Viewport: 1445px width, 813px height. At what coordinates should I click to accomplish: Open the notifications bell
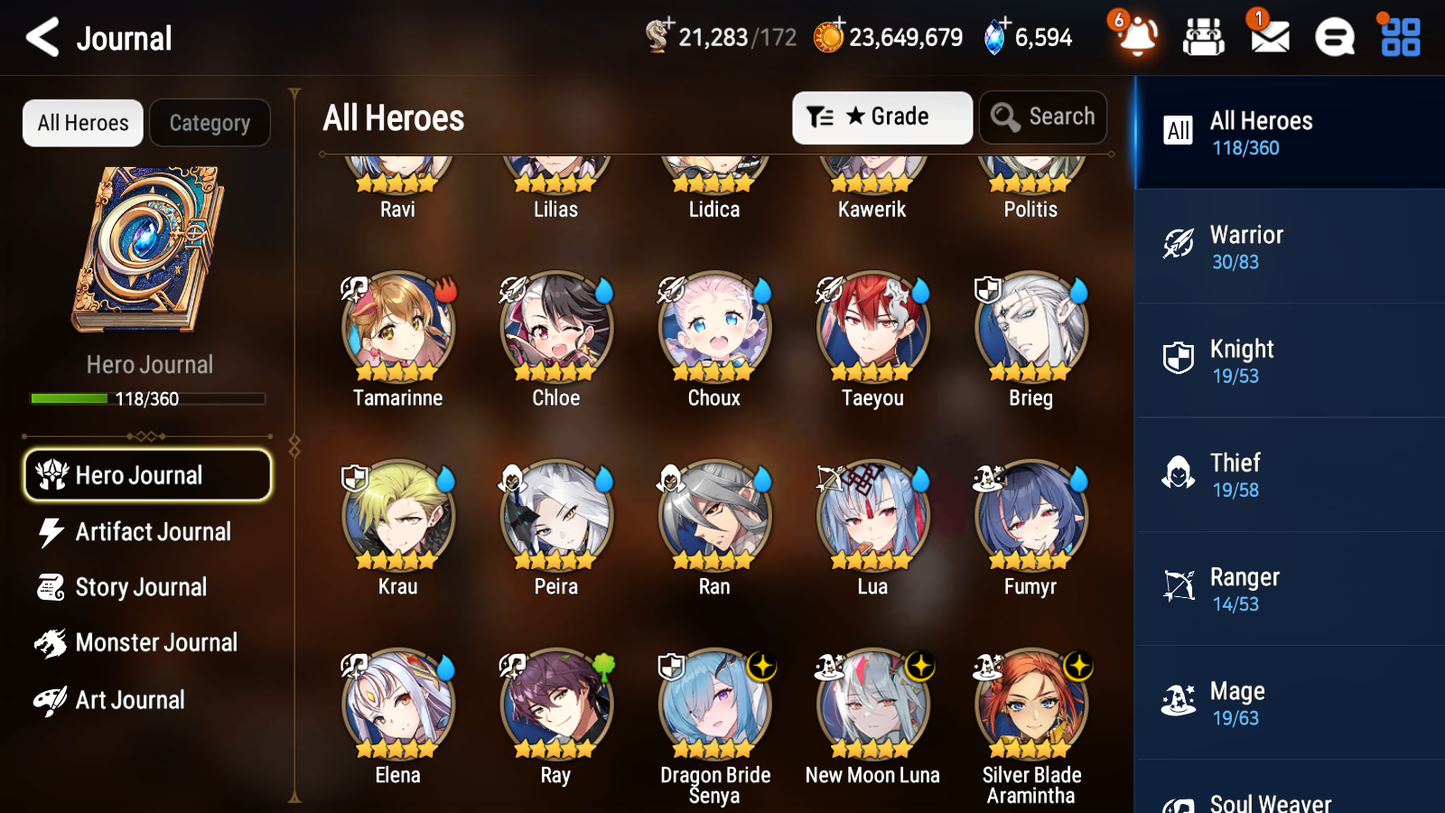click(1135, 36)
